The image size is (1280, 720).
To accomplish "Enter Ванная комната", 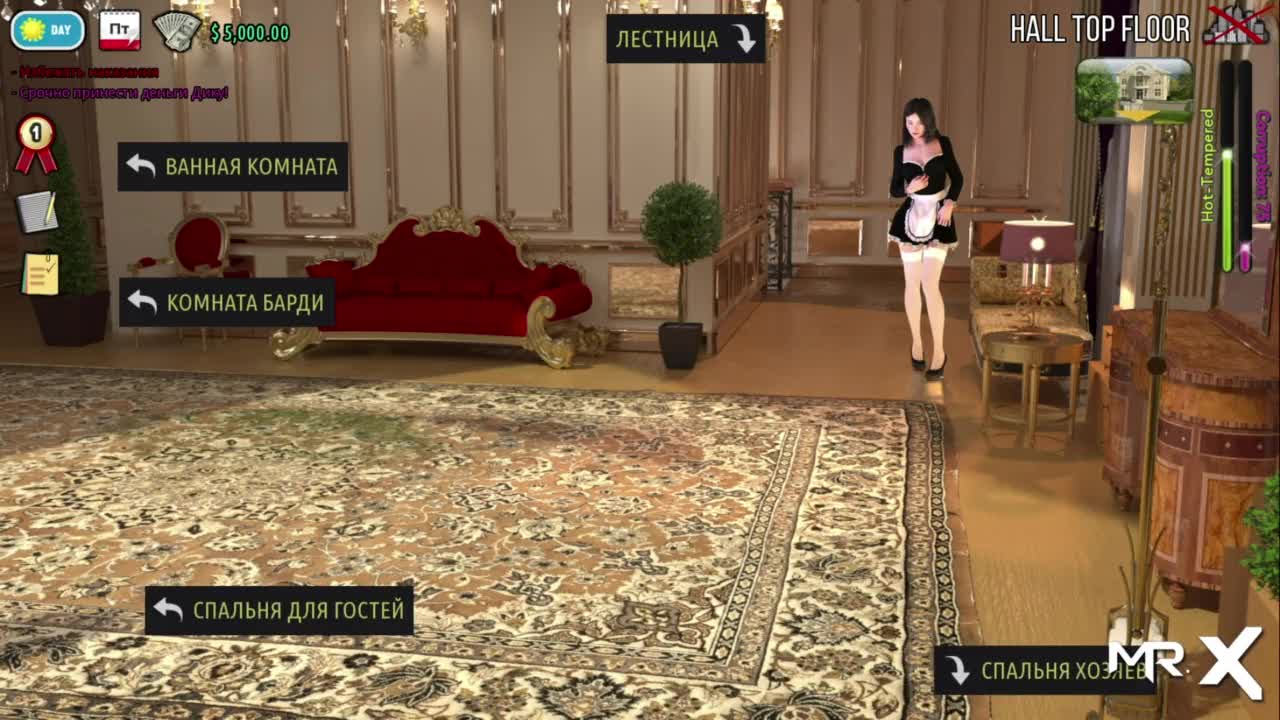I will pos(233,166).
